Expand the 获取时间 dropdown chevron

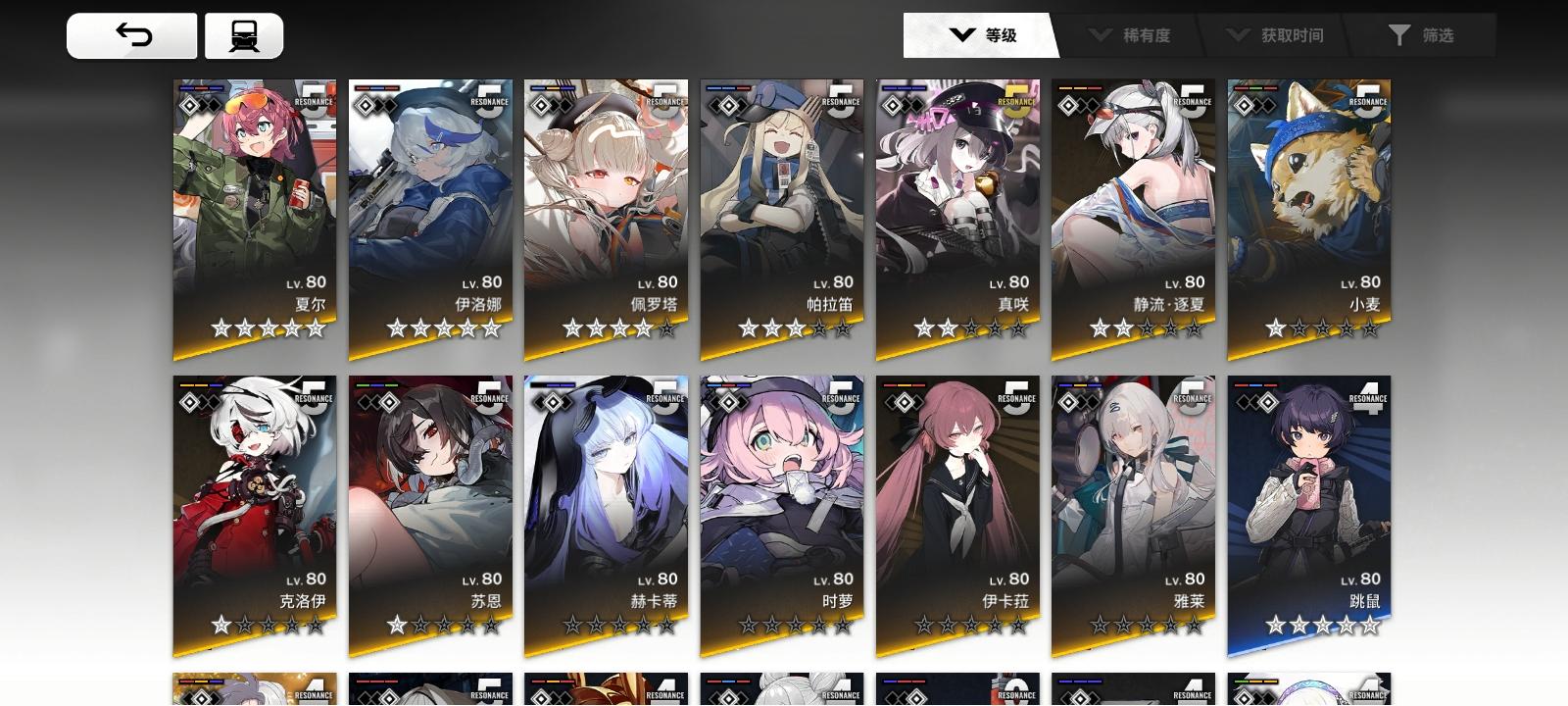pos(1237,35)
